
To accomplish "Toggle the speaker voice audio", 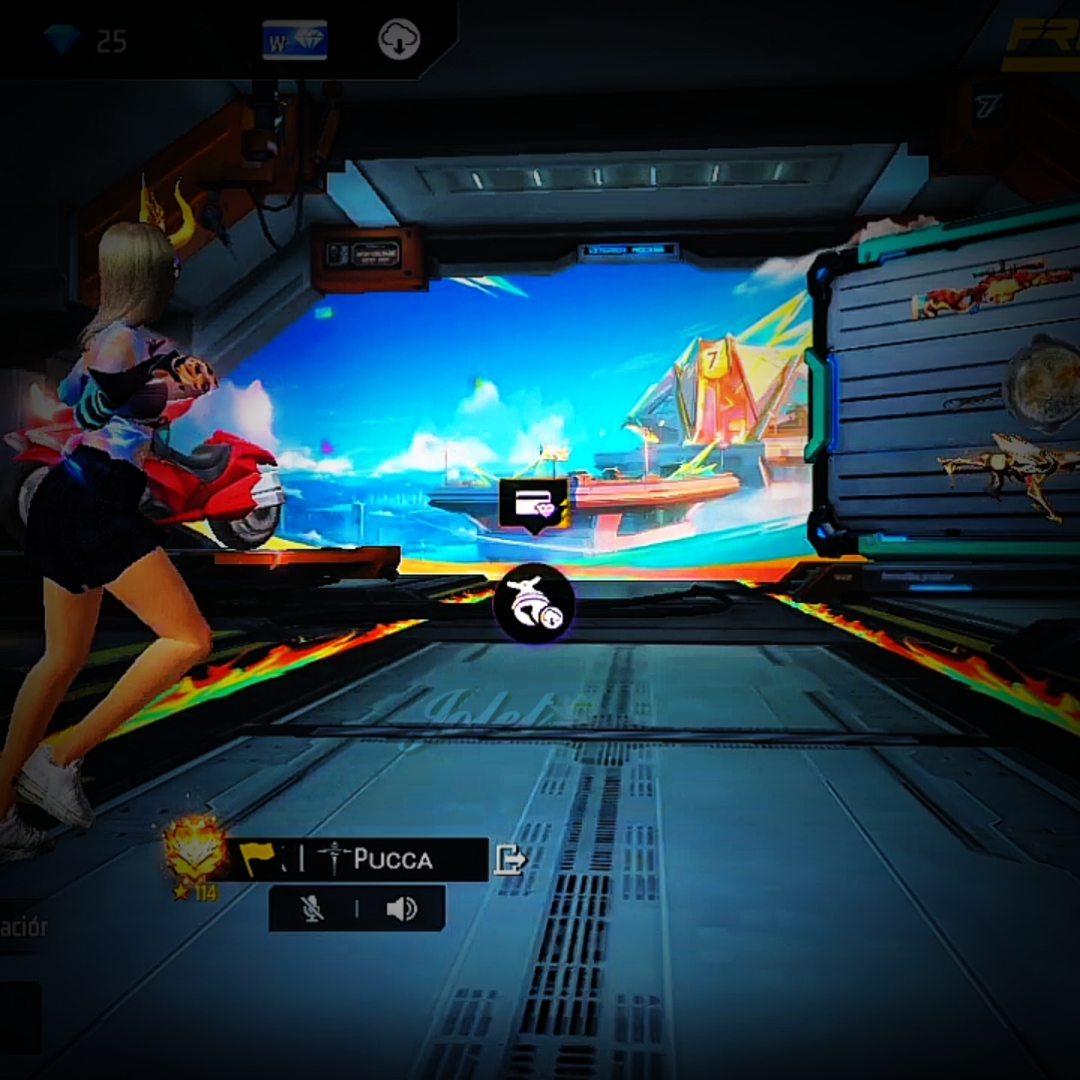I will point(401,908).
